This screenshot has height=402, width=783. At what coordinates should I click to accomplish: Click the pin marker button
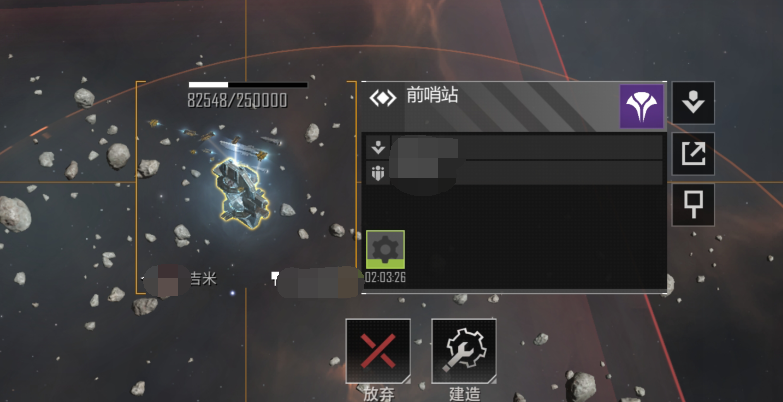pos(693,204)
